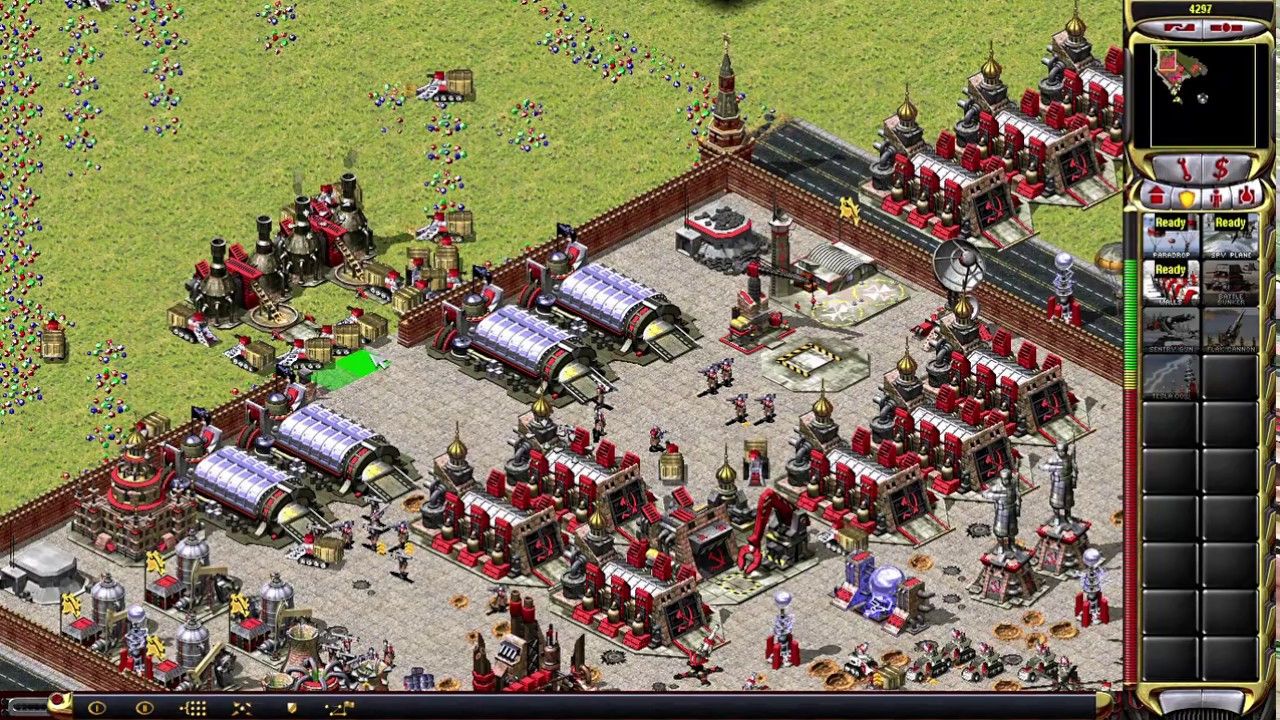The image size is (1280, 720).
Task: Switch to the structures build tab
Action: pos(1157,195)
